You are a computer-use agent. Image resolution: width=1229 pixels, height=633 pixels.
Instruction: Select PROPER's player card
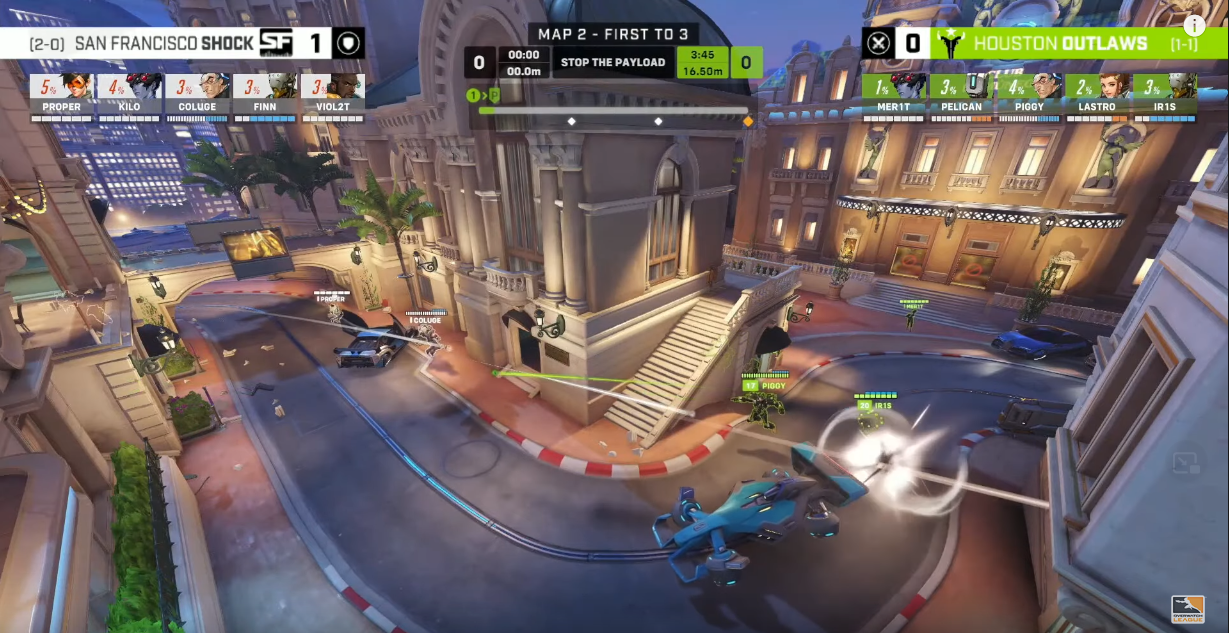[62, 97]
